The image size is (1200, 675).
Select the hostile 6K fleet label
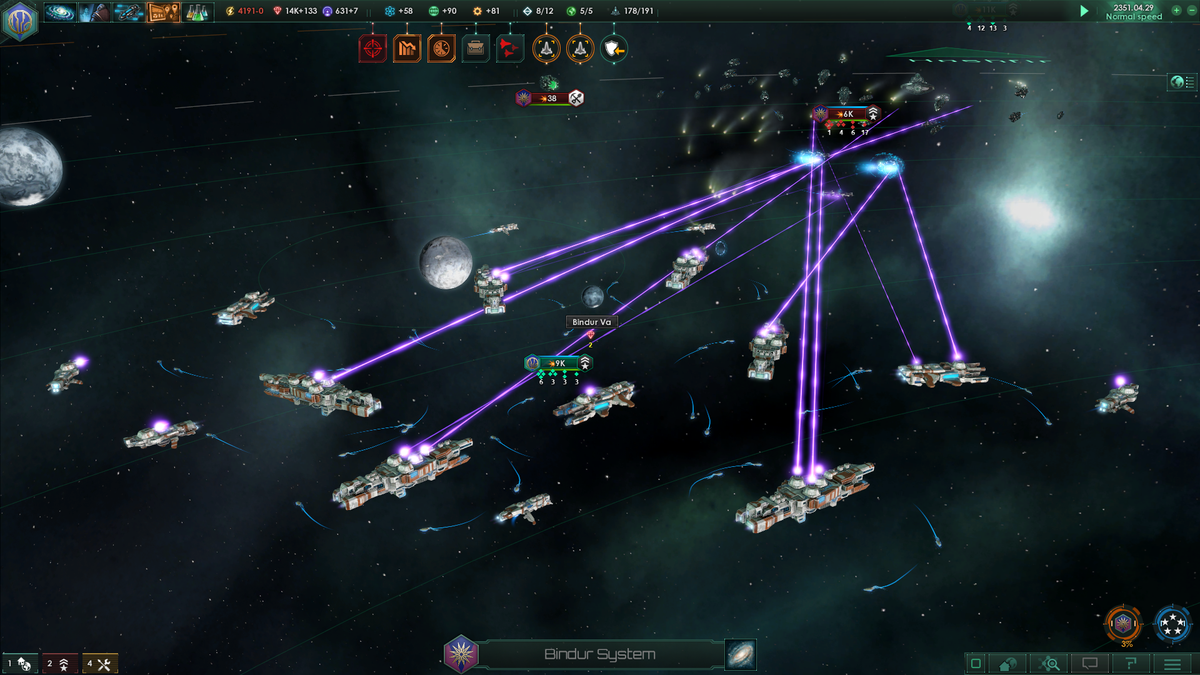pos(846,114)
